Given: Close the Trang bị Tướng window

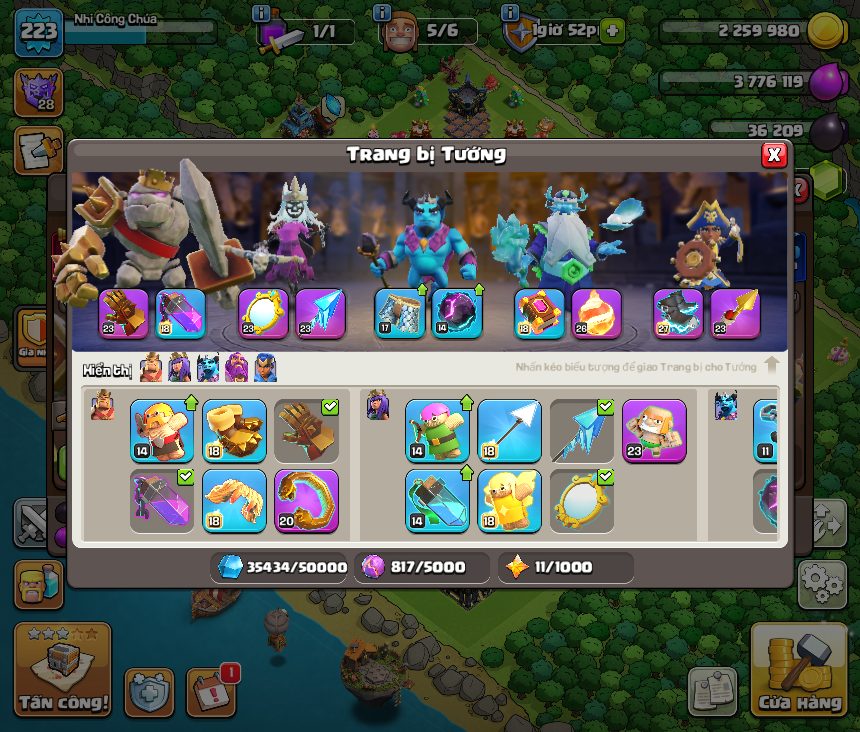Looking at the screenshot, I should pos(773,155).
